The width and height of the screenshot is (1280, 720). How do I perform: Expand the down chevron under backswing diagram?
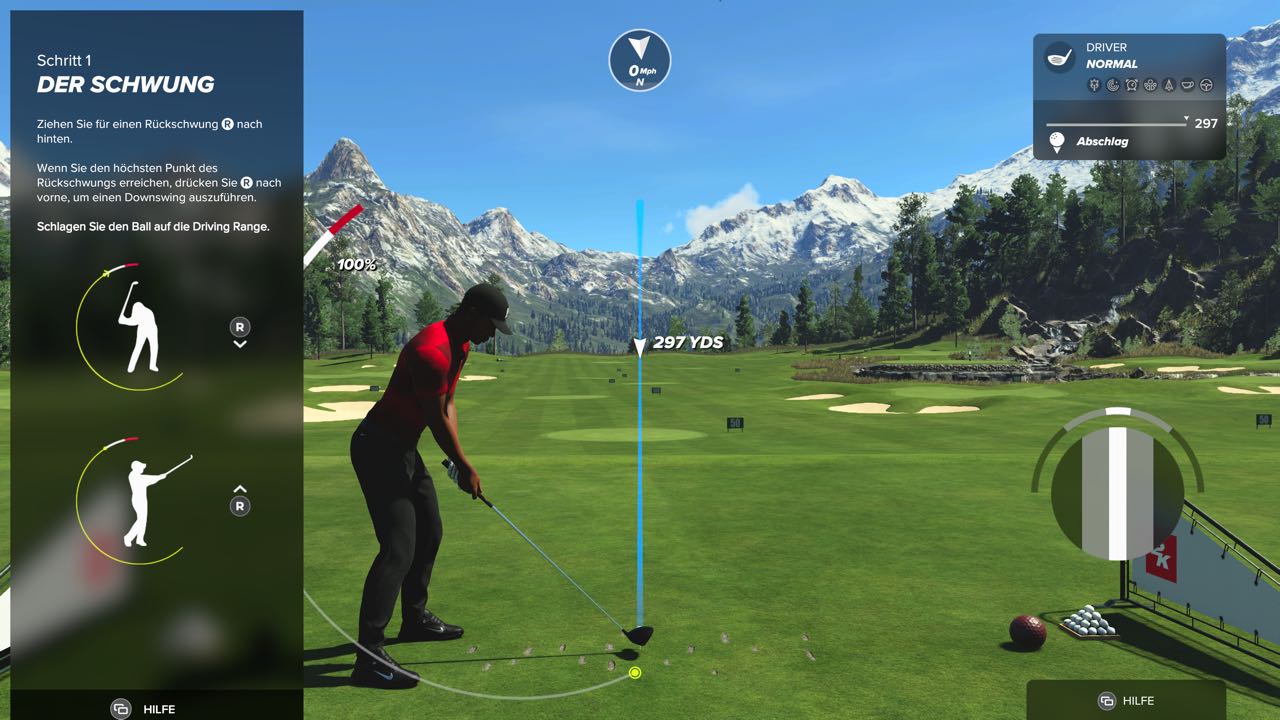240,346
